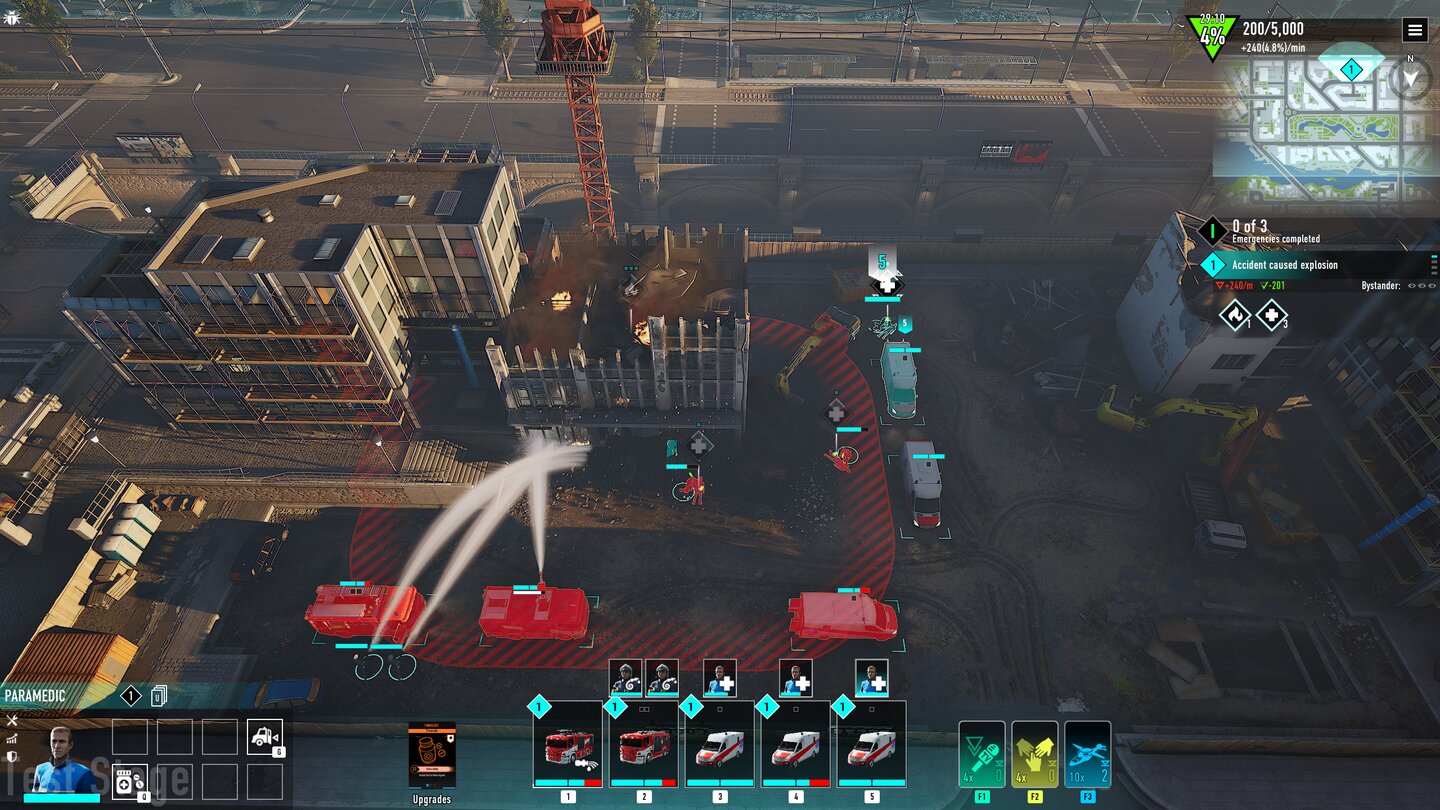Click the north compass arrow

point(1410,77)
